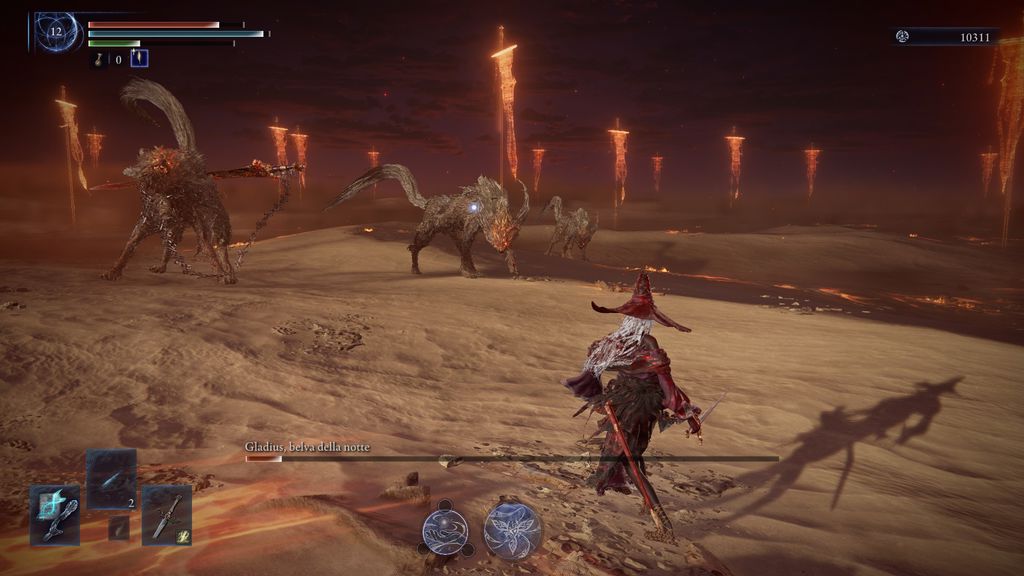Image resolution: width=1024 pixels, height=576 pixels.
Task: Select the dagger weapon slot
Action: (166, 515)
